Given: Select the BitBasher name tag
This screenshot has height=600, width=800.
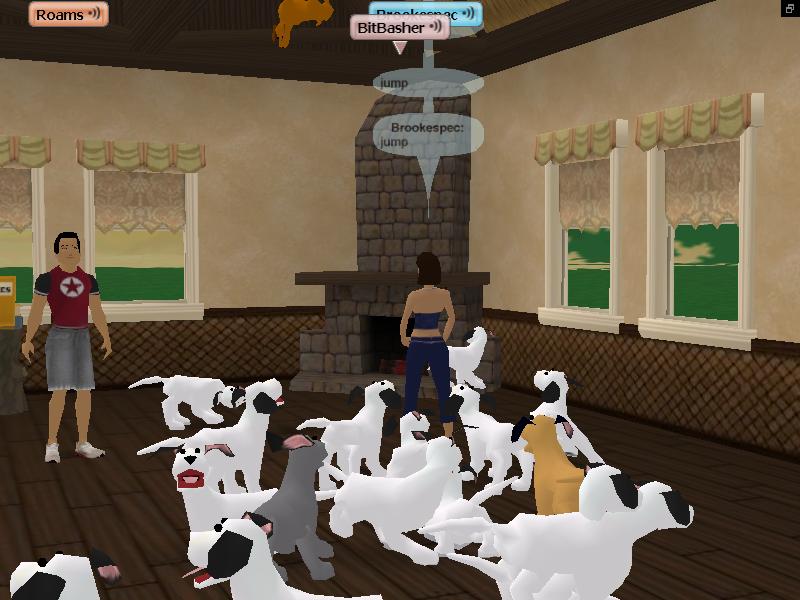Looking at the screenshot, I should (x=391, y=28).
